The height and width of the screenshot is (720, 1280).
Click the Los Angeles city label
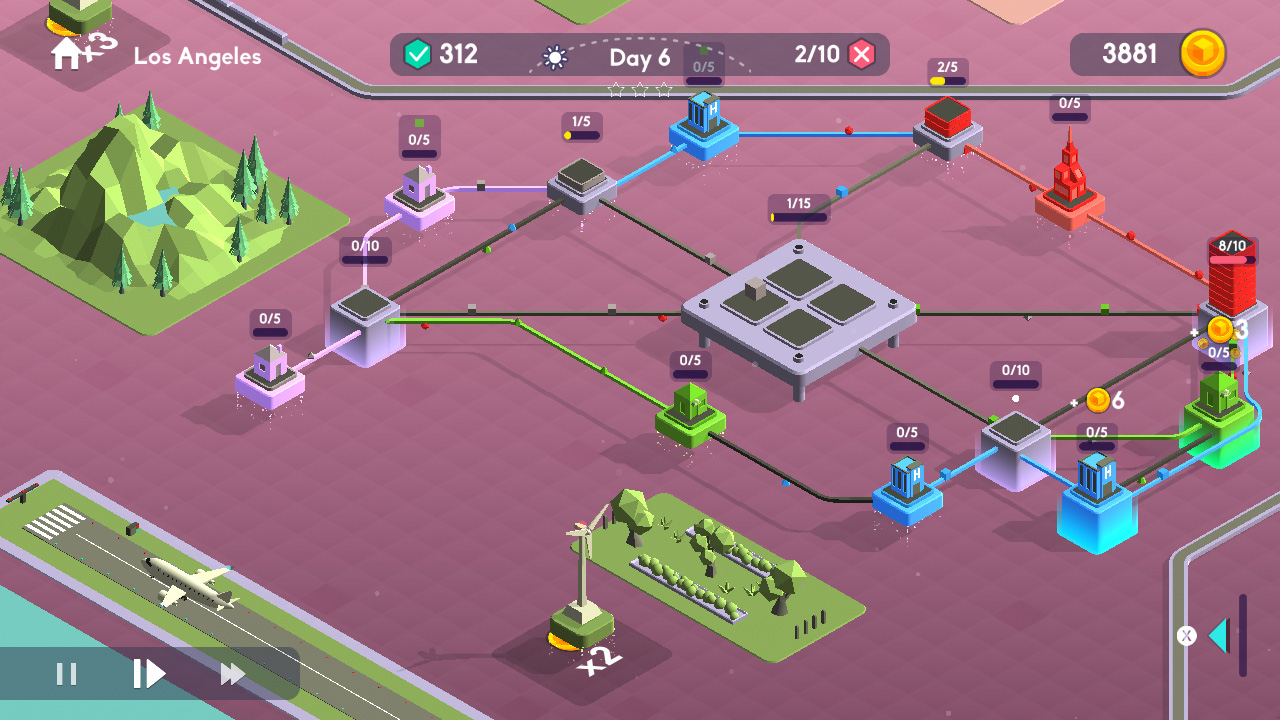coord(196,57)
